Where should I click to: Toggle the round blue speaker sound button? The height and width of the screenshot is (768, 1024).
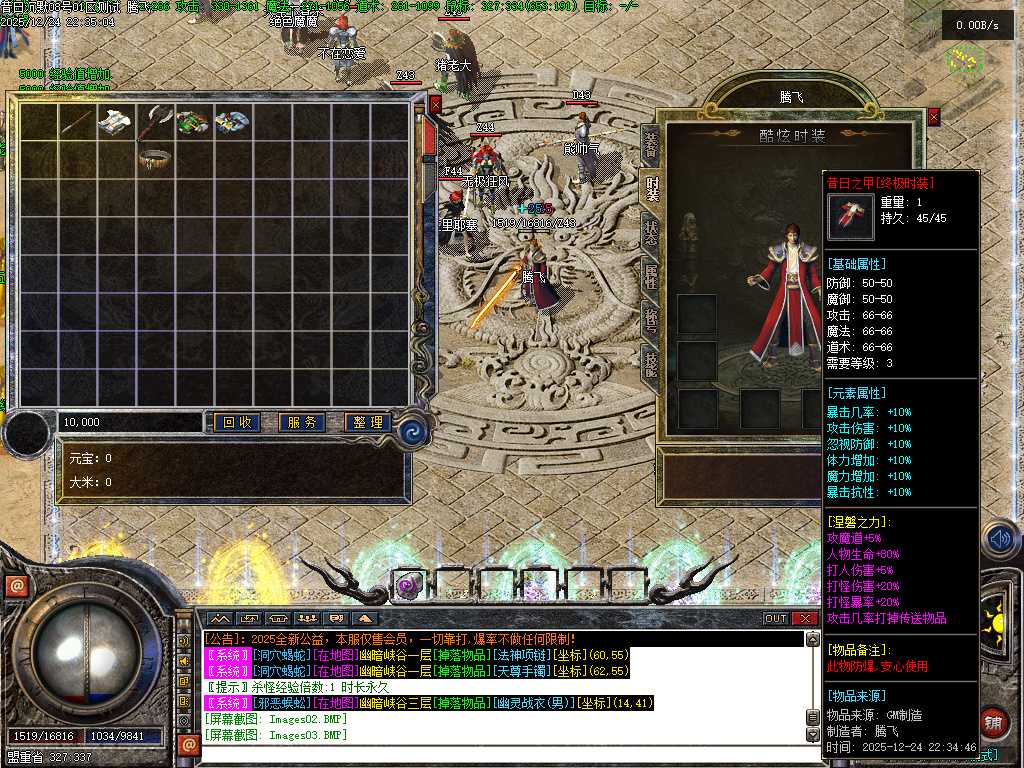(x=1000, y=540)
